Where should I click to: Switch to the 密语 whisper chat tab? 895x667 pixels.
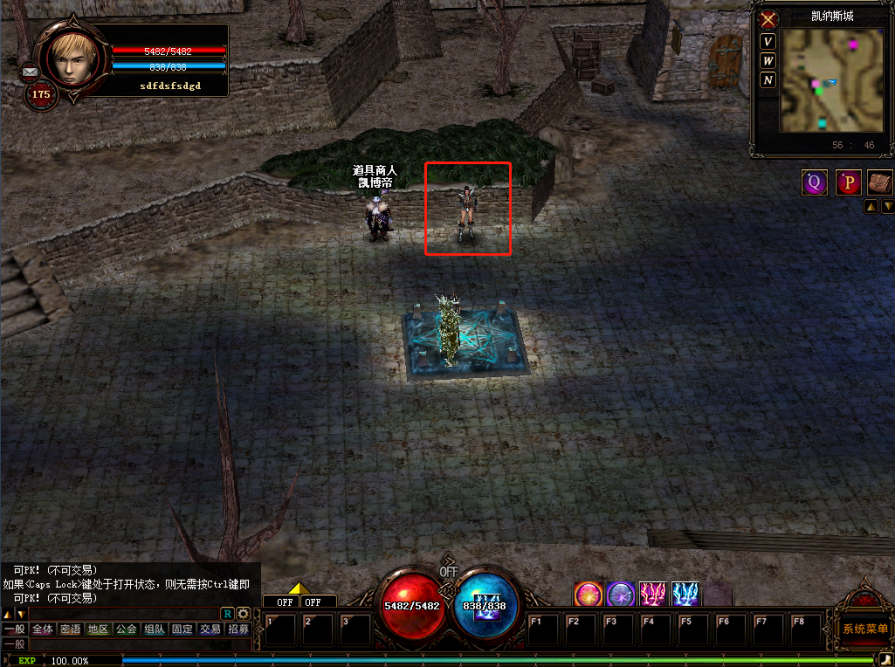click(70, 630)
